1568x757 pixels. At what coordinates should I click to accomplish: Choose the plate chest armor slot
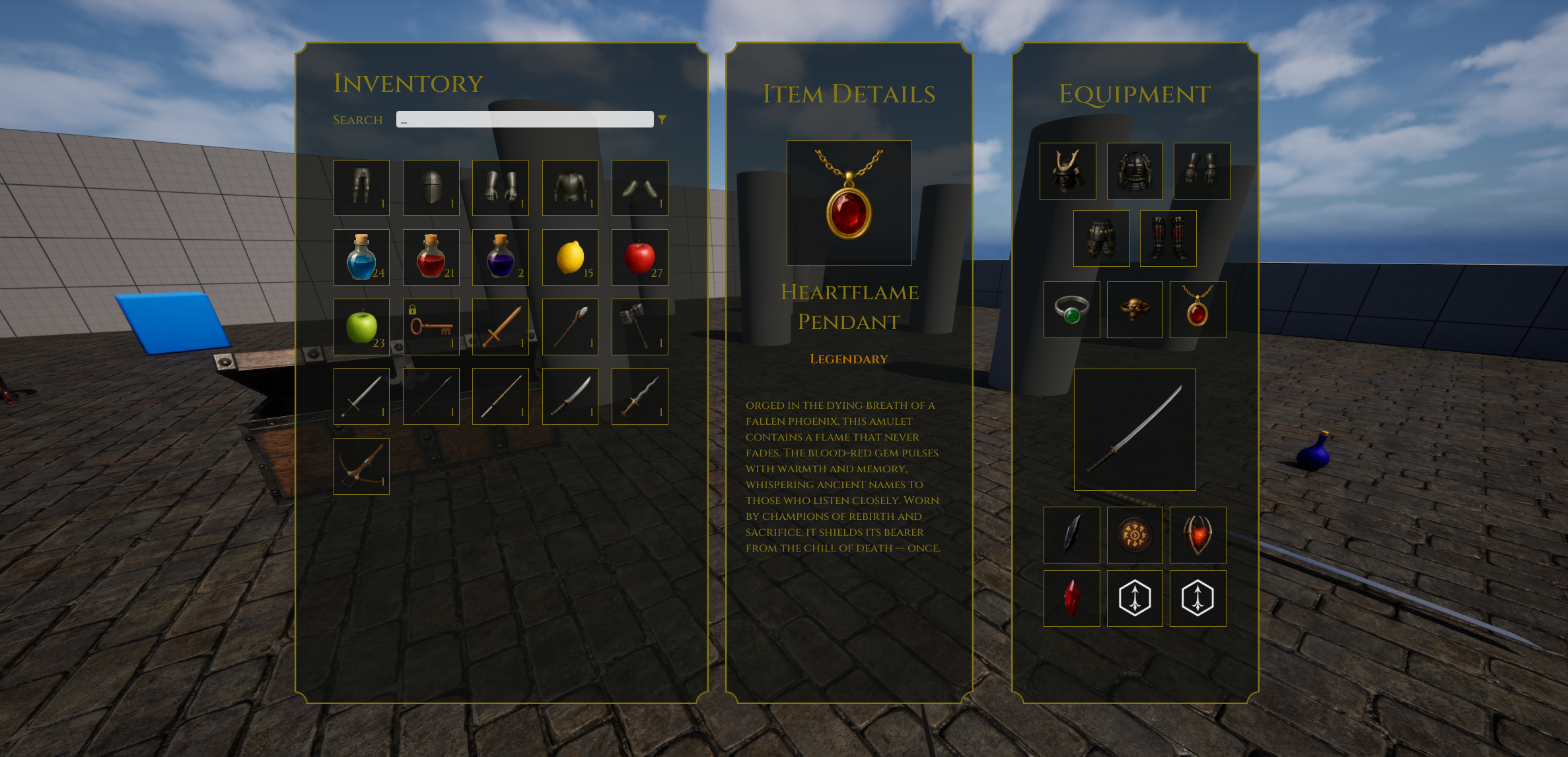click(x=570, y=188)
